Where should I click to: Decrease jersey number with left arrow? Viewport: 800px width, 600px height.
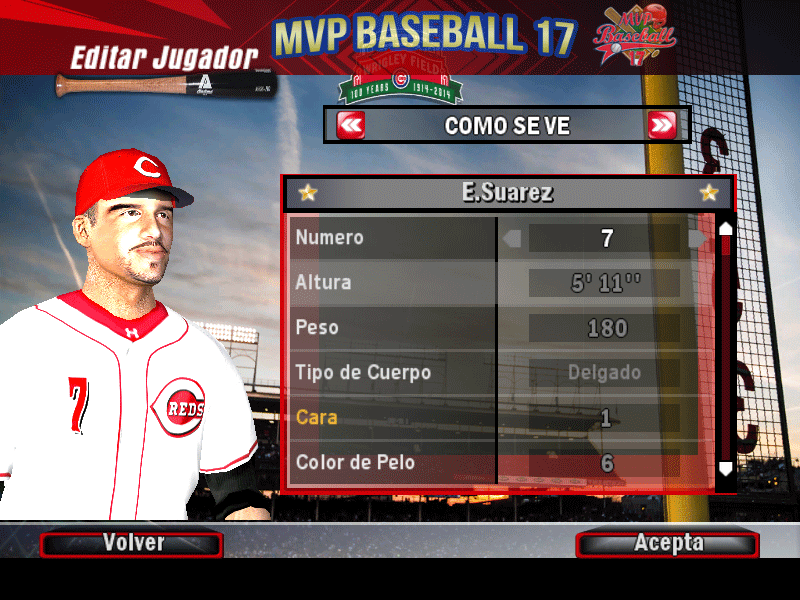pyautogui.click(x=513, y=239)
